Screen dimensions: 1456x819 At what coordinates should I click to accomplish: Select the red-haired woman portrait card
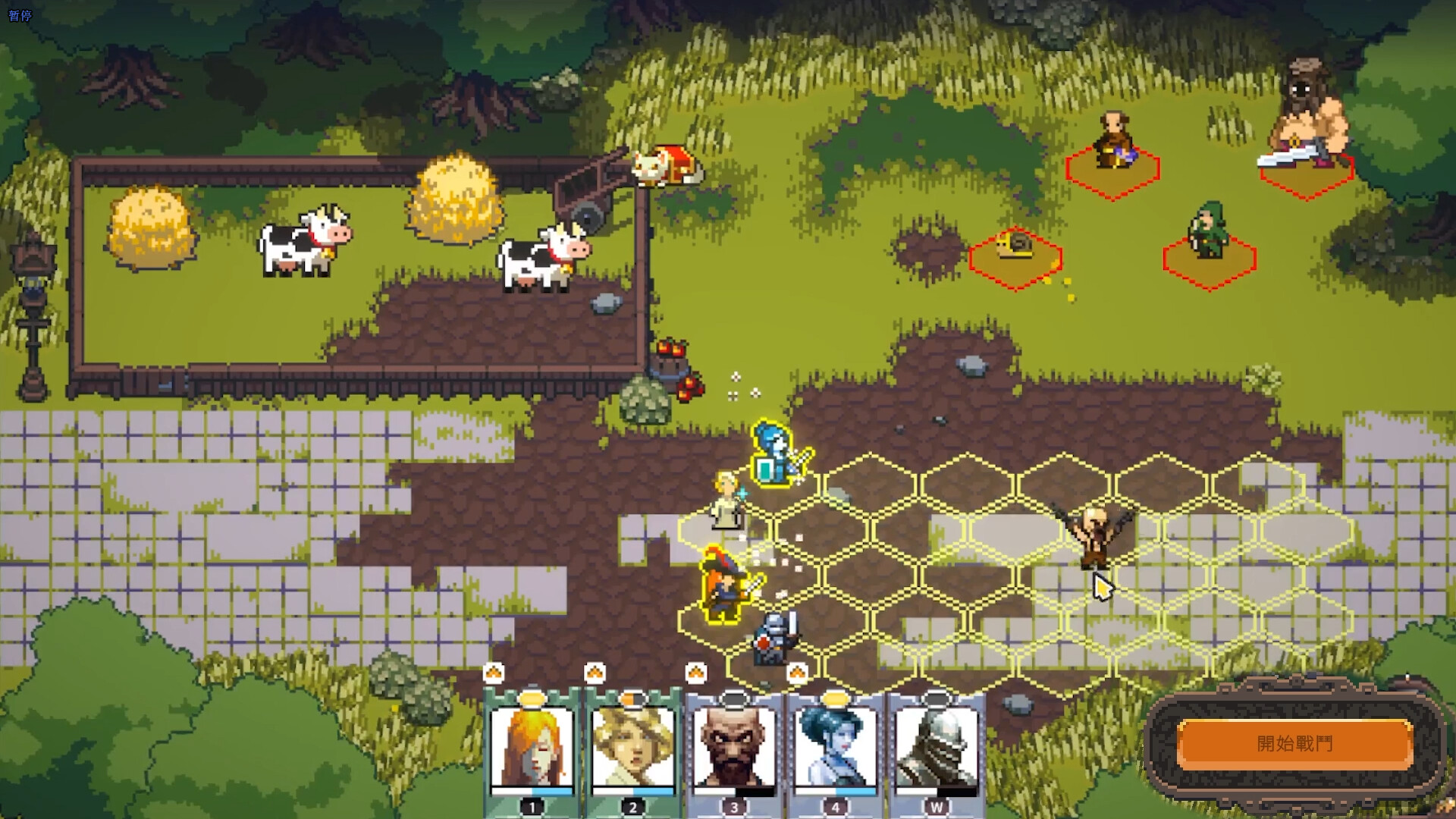pos(531,748)
